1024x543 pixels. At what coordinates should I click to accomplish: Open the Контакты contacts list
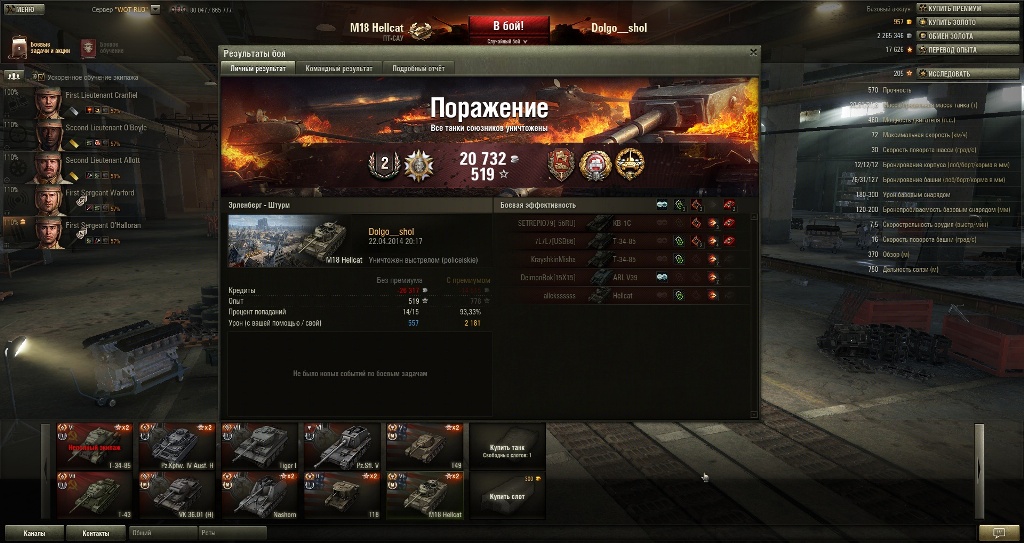pos(96,533)
